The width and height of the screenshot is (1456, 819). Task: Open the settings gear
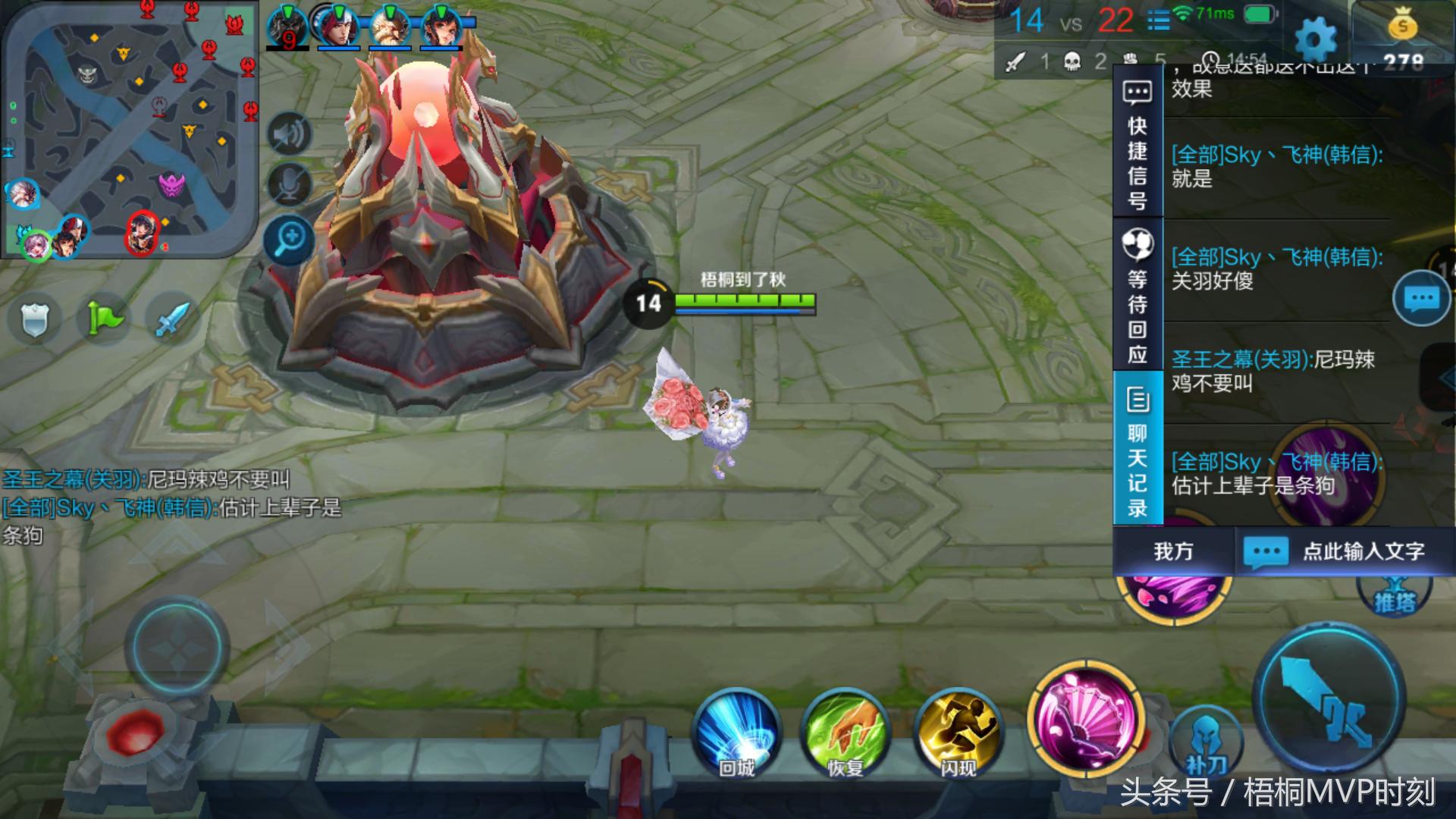pos(1316,38)
